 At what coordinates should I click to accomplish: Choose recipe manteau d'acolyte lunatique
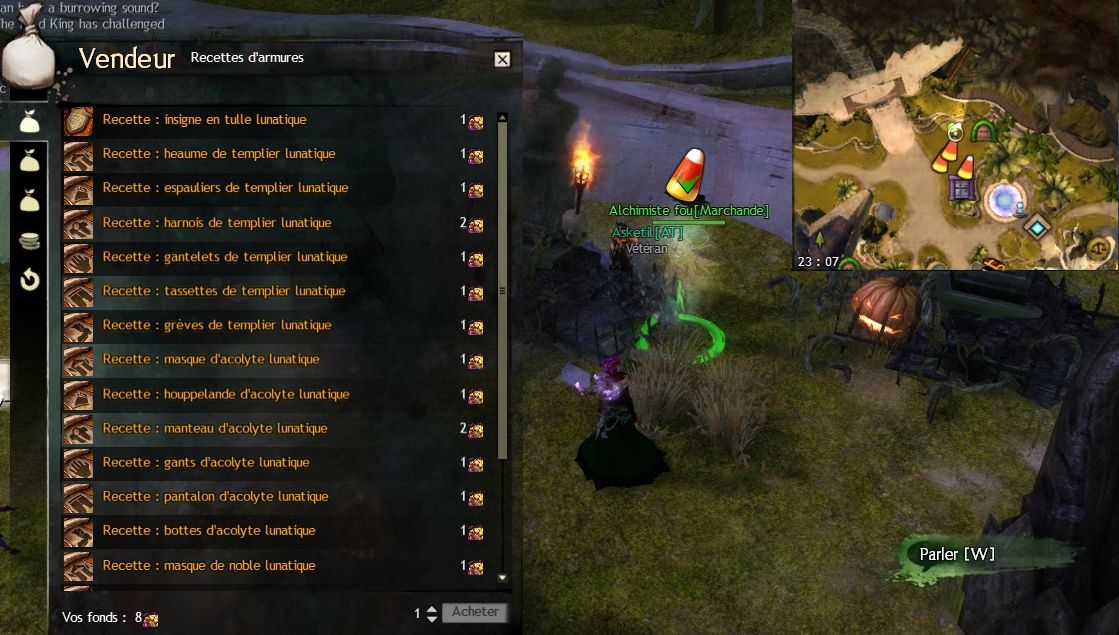215,428
